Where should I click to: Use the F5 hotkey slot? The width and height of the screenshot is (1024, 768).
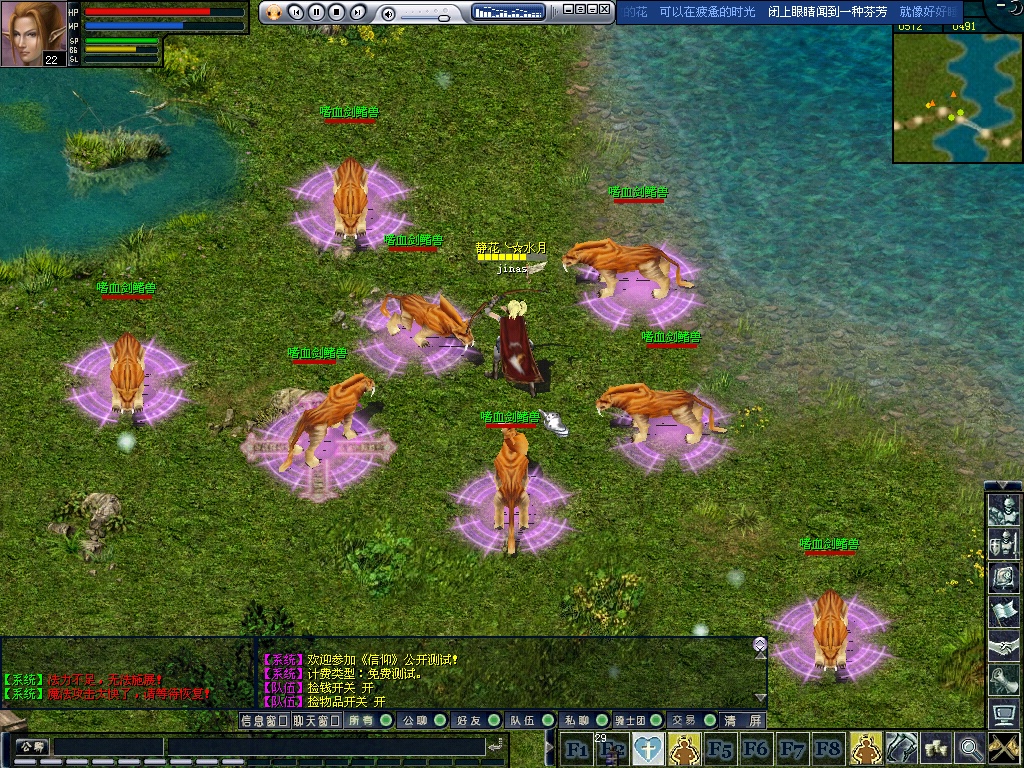pos(720,748)
